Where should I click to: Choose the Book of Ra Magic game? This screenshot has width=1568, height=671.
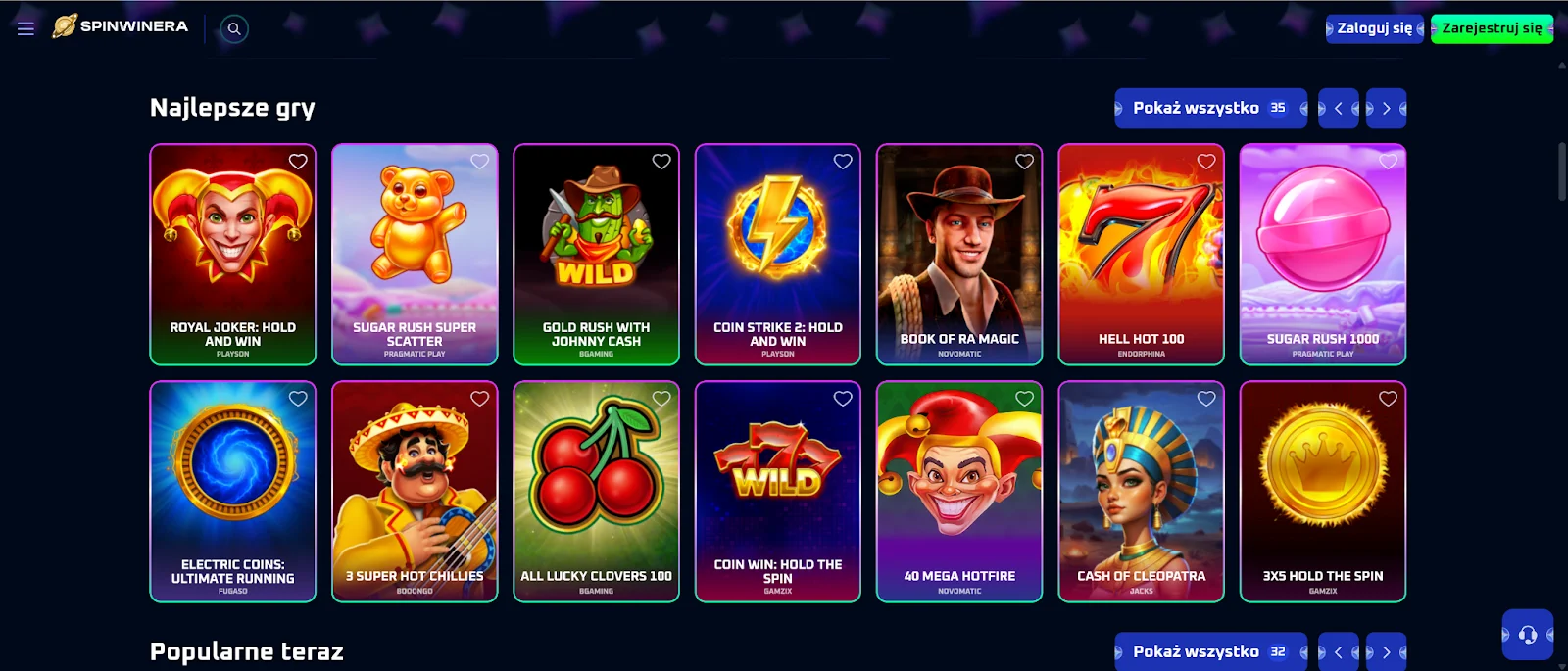(x=959, y=254)
